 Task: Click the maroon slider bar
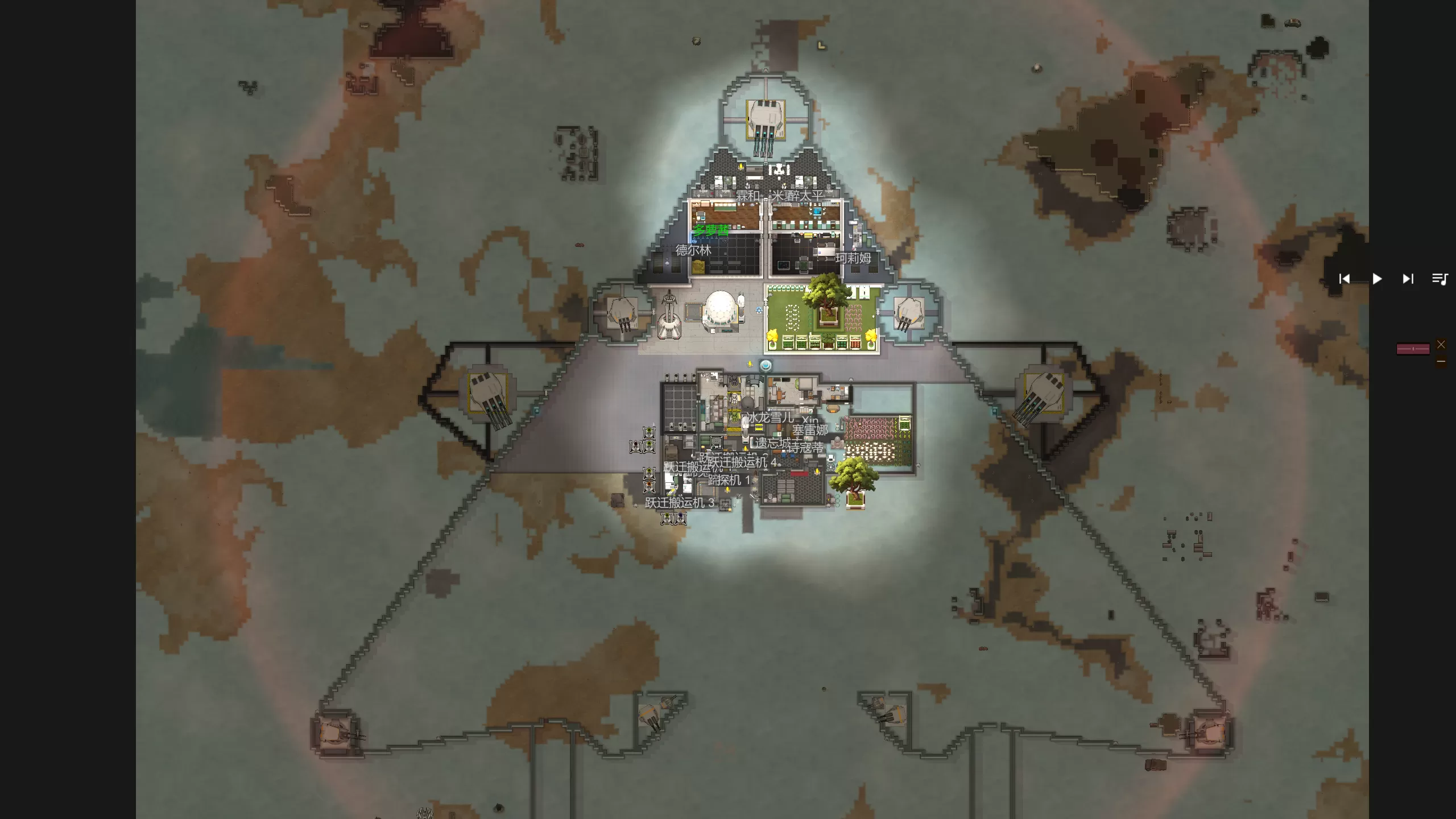click(x=1413, y=349)
